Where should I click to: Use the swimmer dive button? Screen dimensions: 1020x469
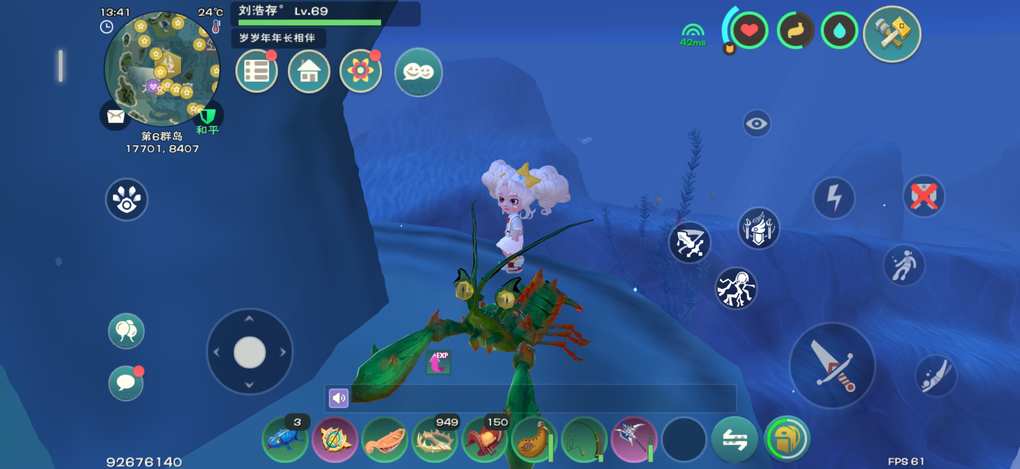tap(936, 375)
